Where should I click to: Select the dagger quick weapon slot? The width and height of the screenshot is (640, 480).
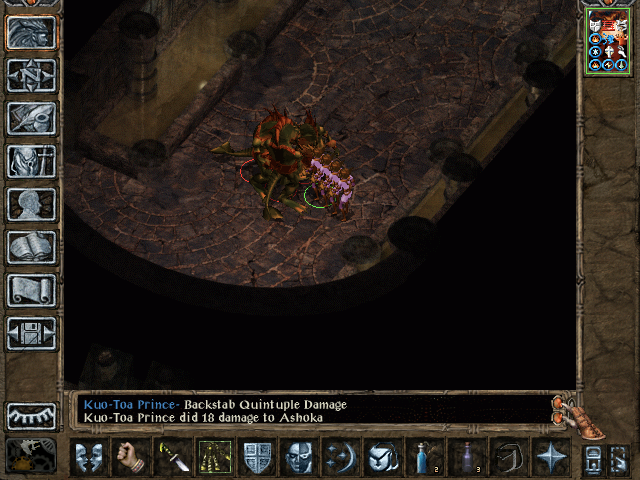pyautogui.click(x=172, y=457)
